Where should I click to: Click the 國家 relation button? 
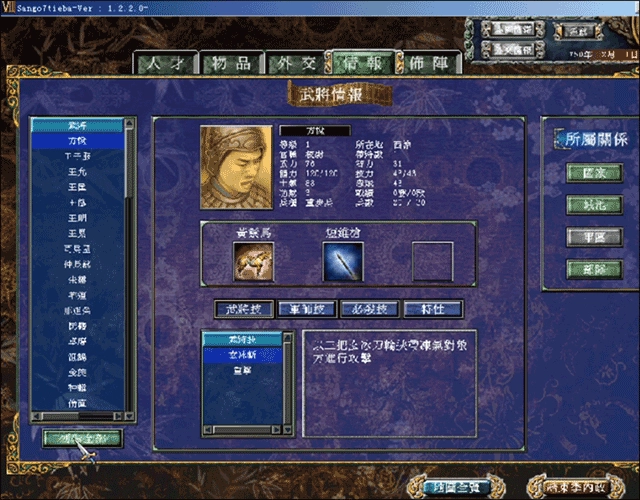point(587,172)
